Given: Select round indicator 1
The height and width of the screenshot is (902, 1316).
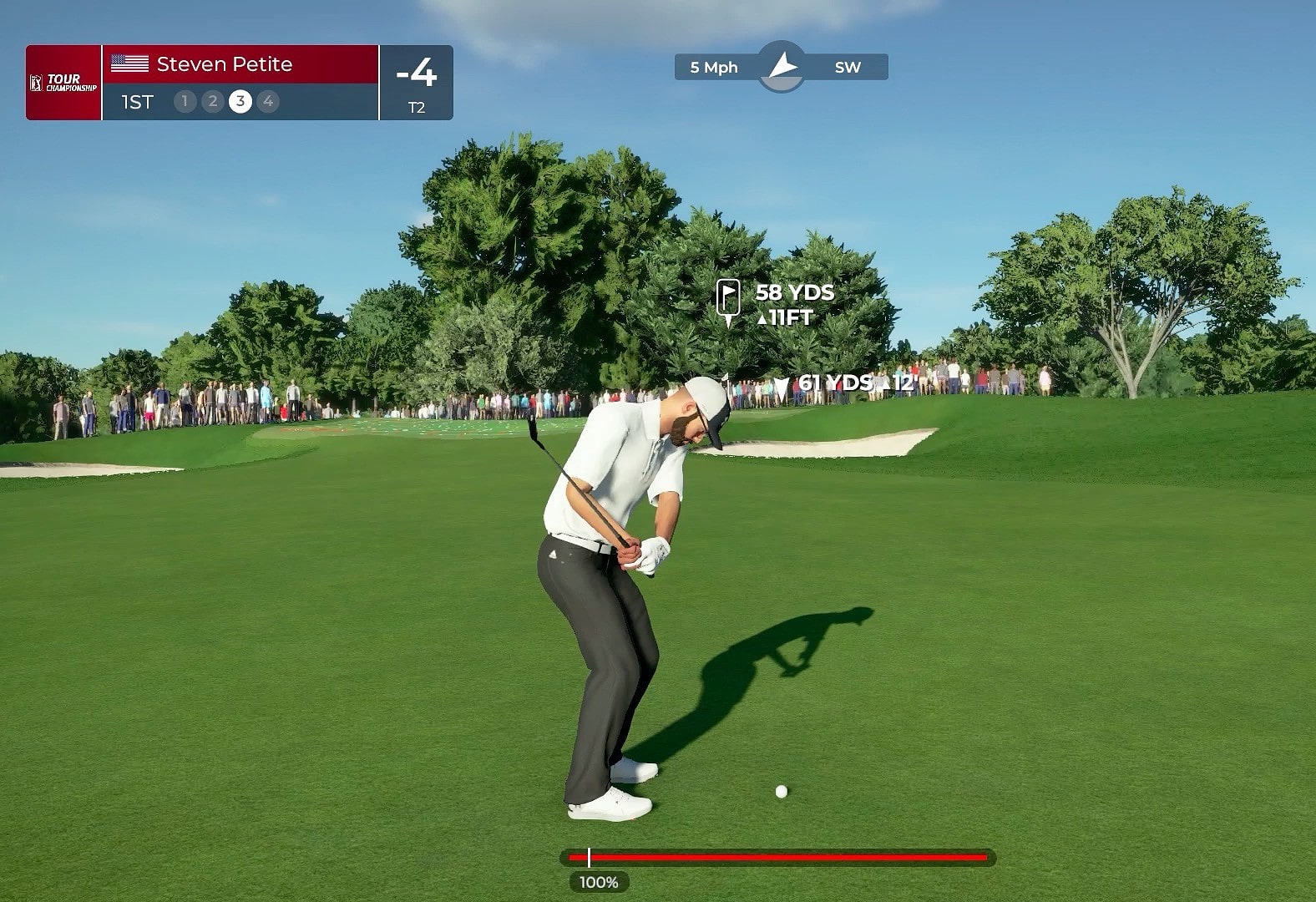Looking at the screenshot, I should click(184, 101).
